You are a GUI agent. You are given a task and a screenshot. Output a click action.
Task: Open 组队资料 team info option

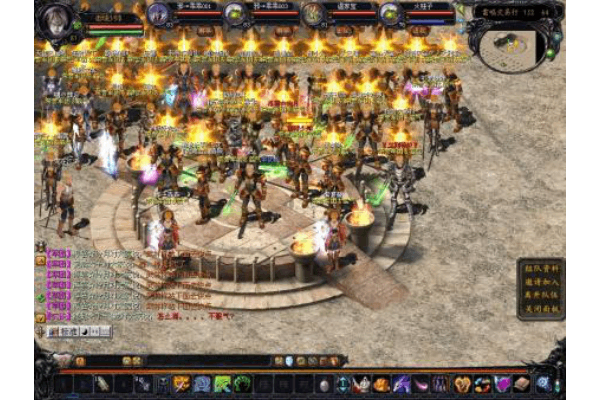(x=541, y=267)
